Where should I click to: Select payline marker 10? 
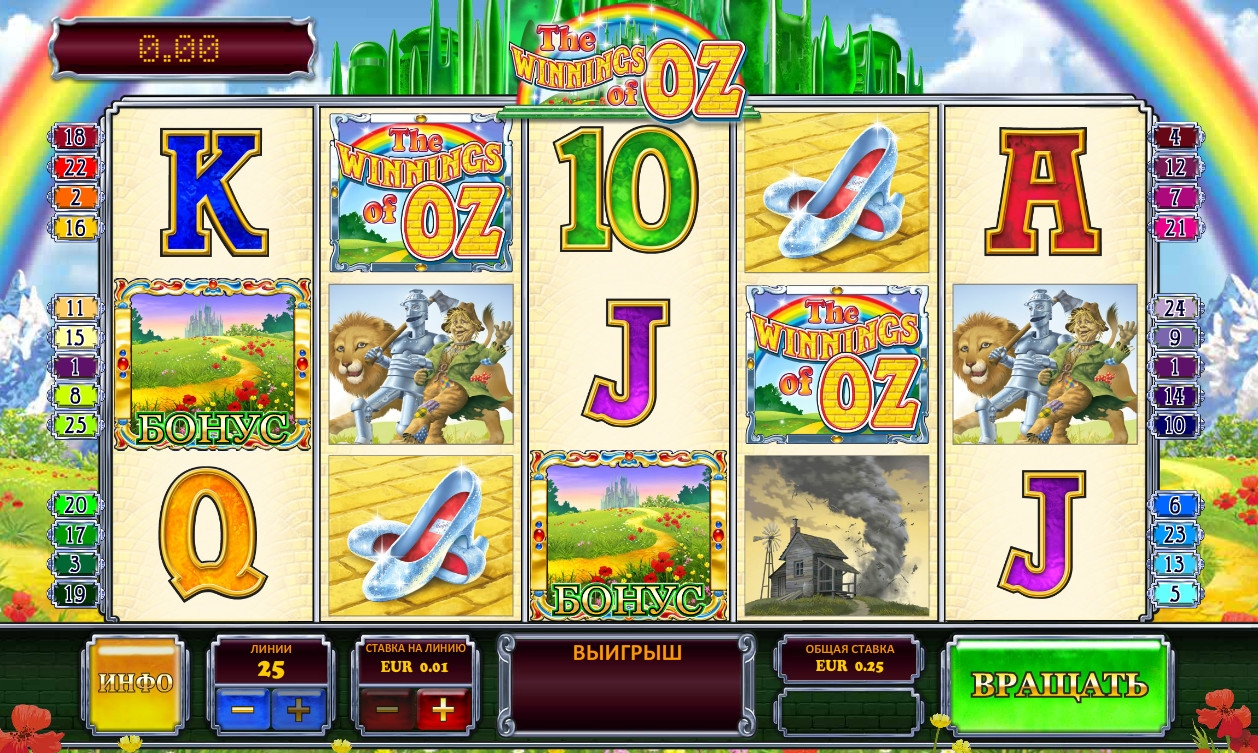coord(1176,425)
